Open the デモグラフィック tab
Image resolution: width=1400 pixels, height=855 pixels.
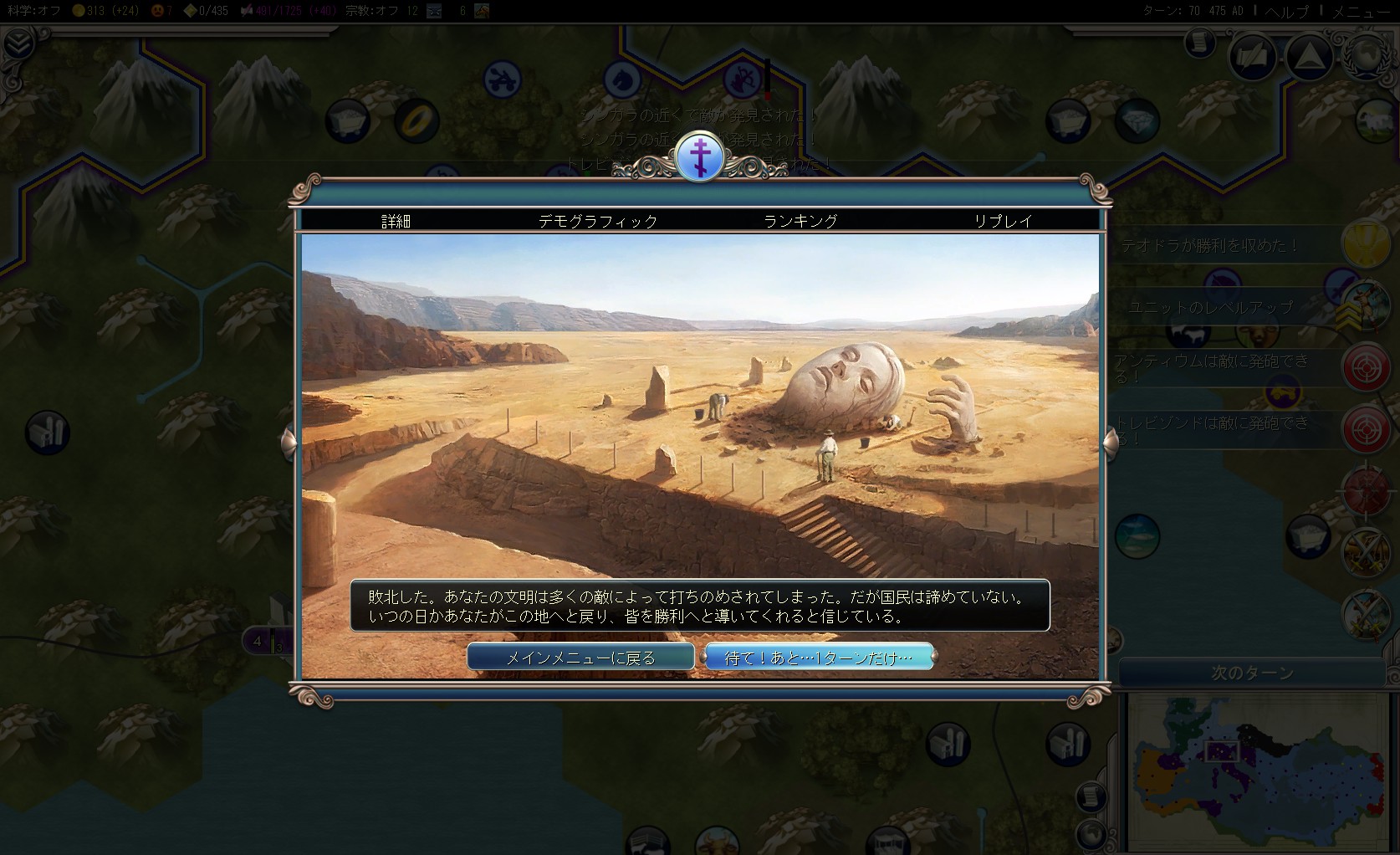[598, 221]
